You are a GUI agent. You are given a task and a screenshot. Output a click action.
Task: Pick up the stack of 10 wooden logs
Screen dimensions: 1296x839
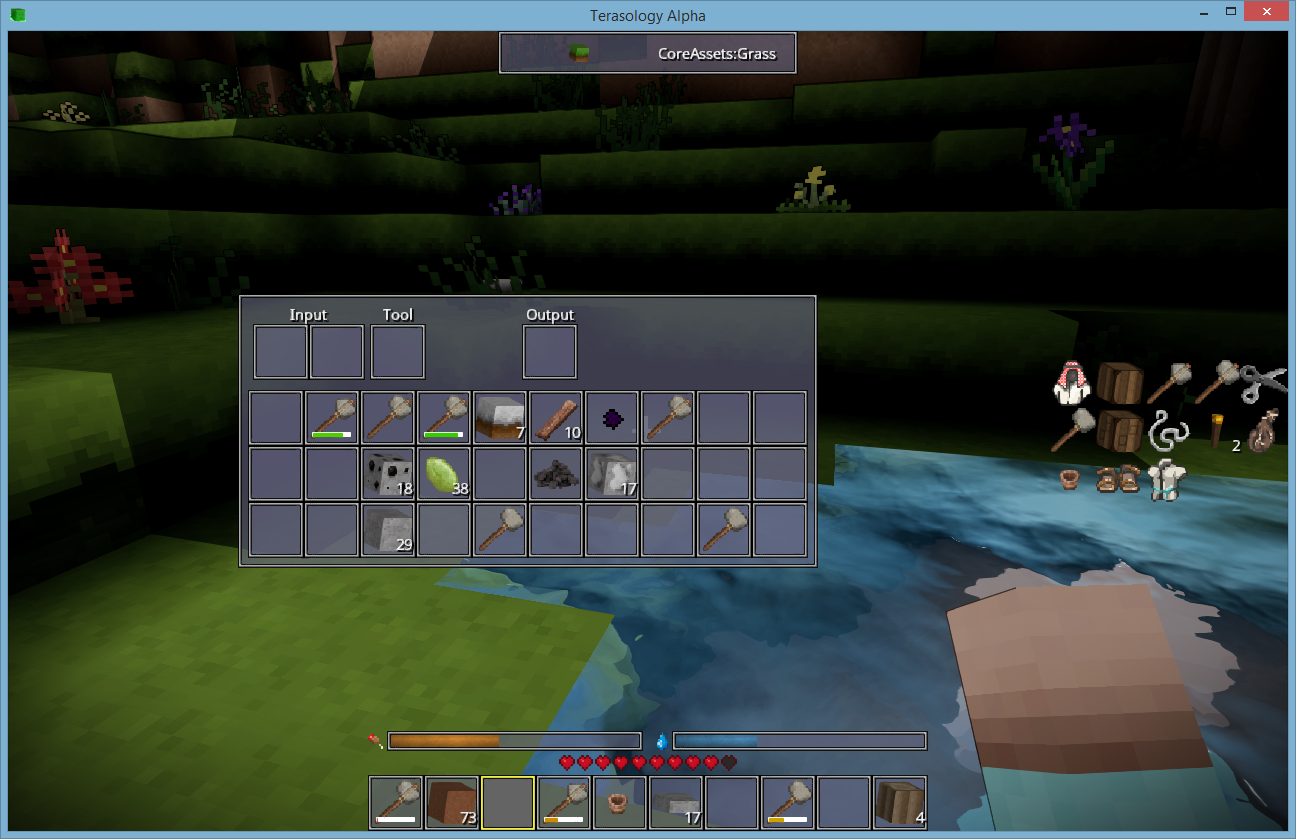(x=555, y=417)
